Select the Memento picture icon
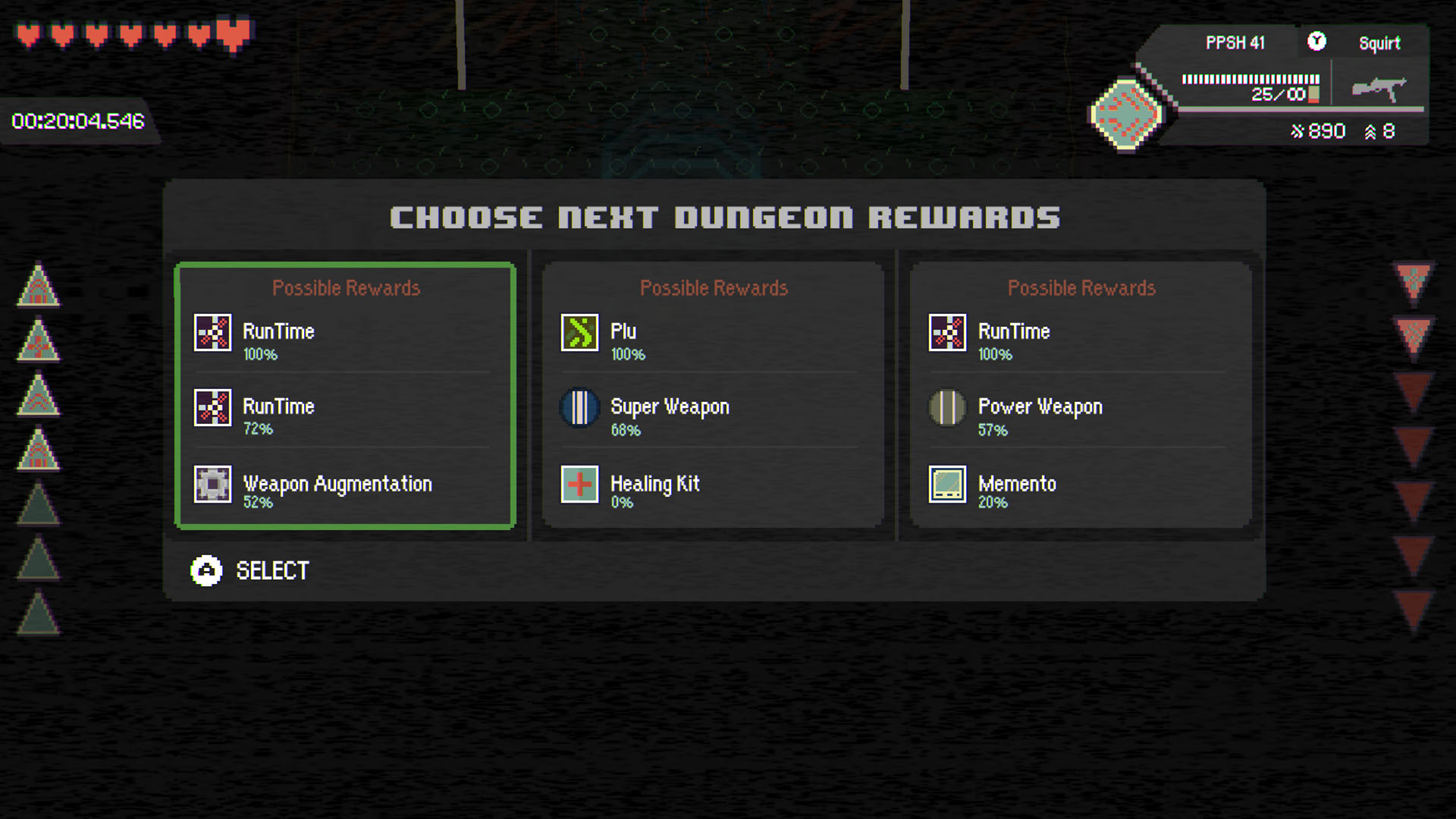Image resolution: width=1456 pixels, height=819 pixels. (948, 485)
